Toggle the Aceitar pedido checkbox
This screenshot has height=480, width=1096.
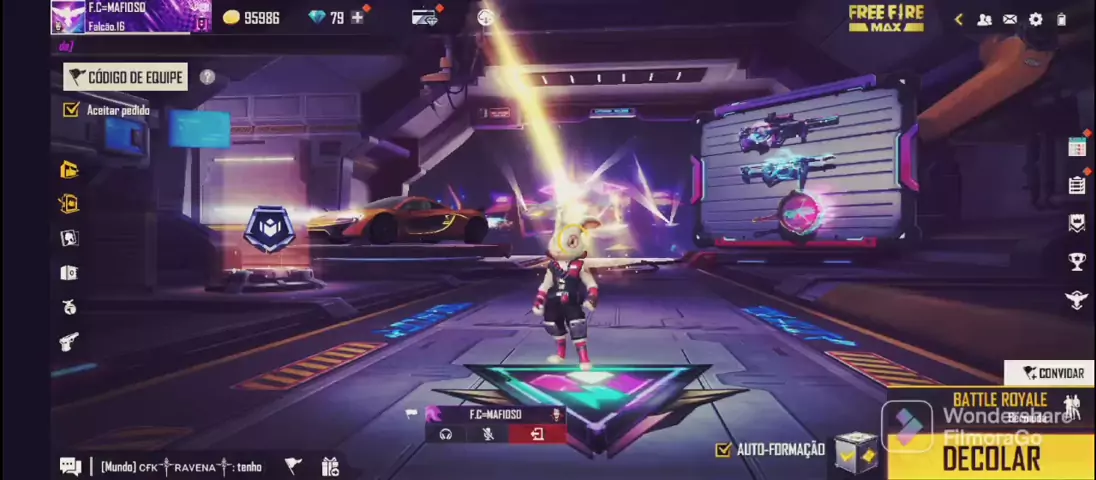click(71, 110)
